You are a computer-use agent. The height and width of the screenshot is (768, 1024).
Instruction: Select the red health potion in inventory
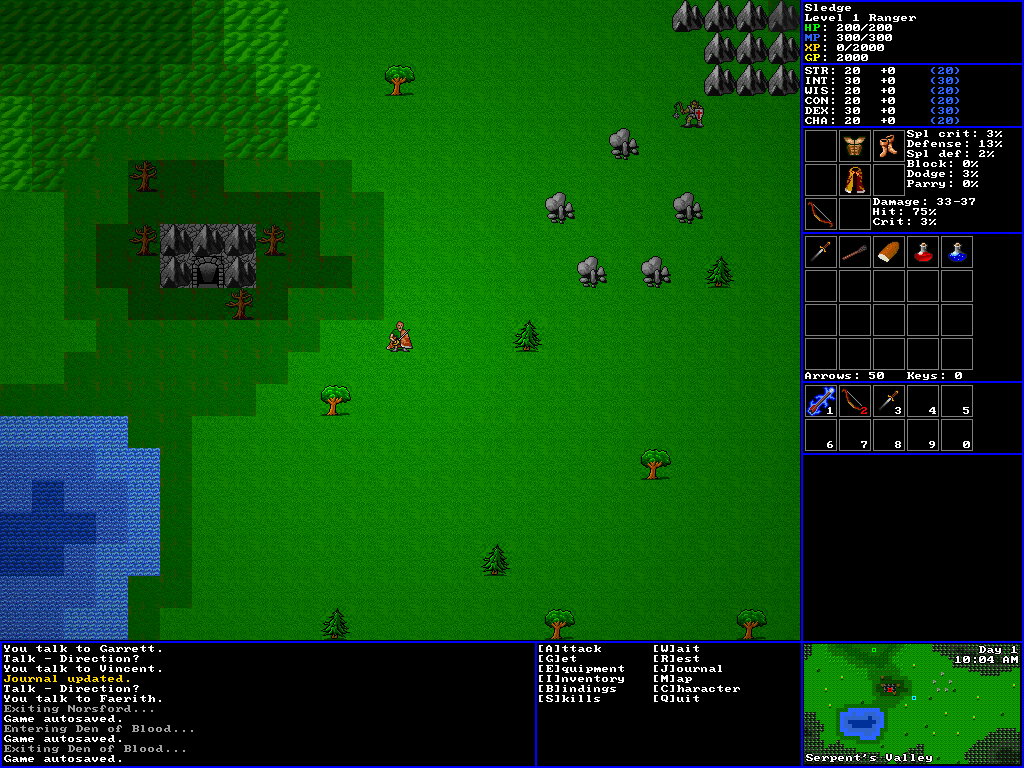pyautogui.click(x=922, y=252)
